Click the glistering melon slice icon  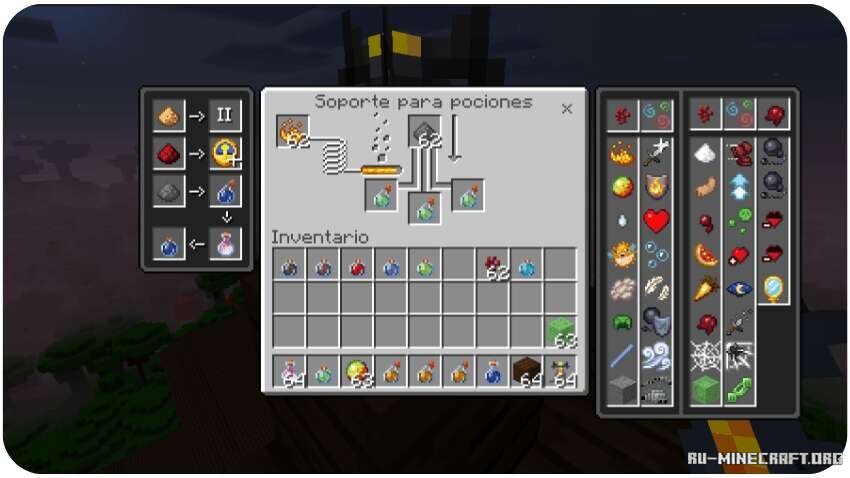706,254
